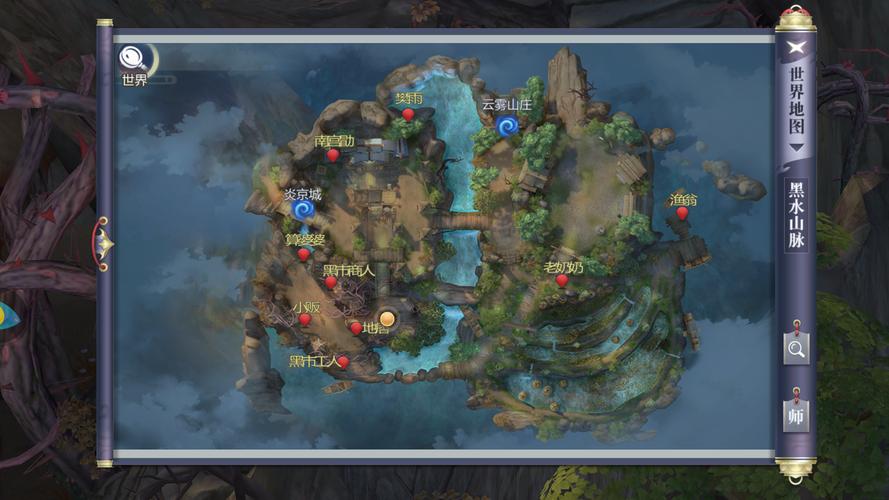This screenshot has width=889, height=500.
Task: Click the 师 button on the scroll
Action: [x=796, y=414]
